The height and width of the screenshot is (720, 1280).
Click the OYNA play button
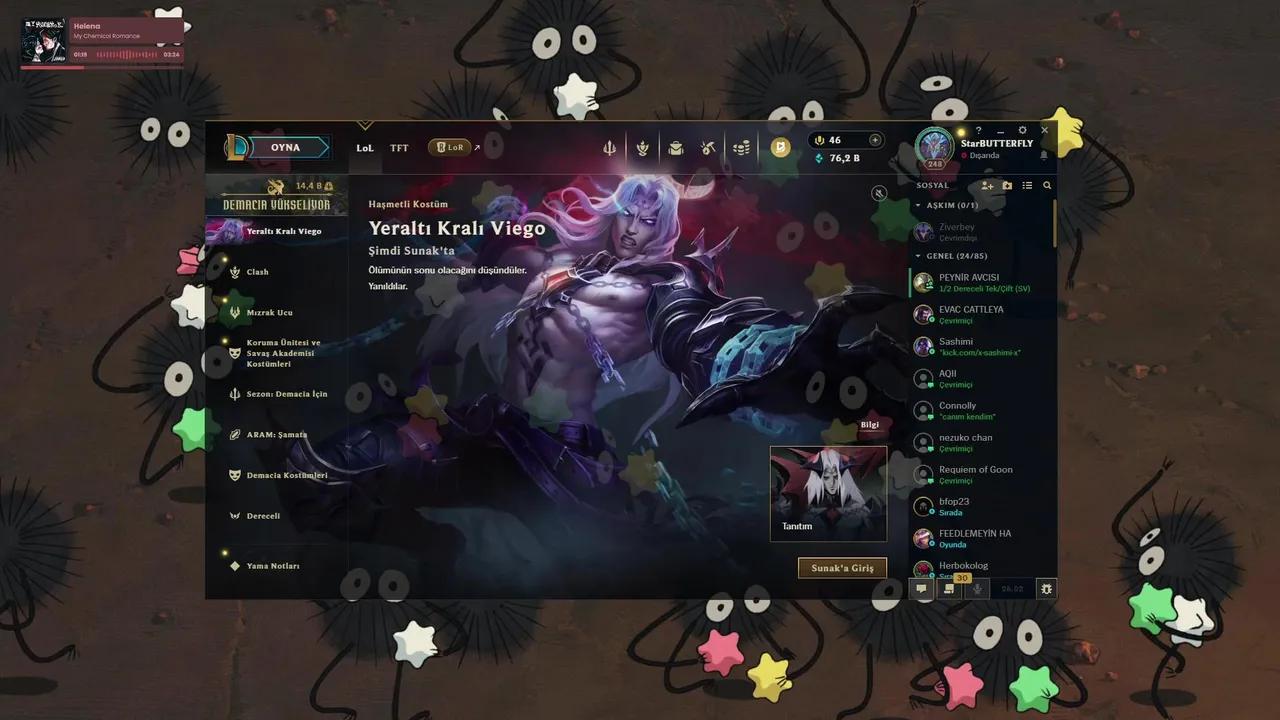[288, 146]
